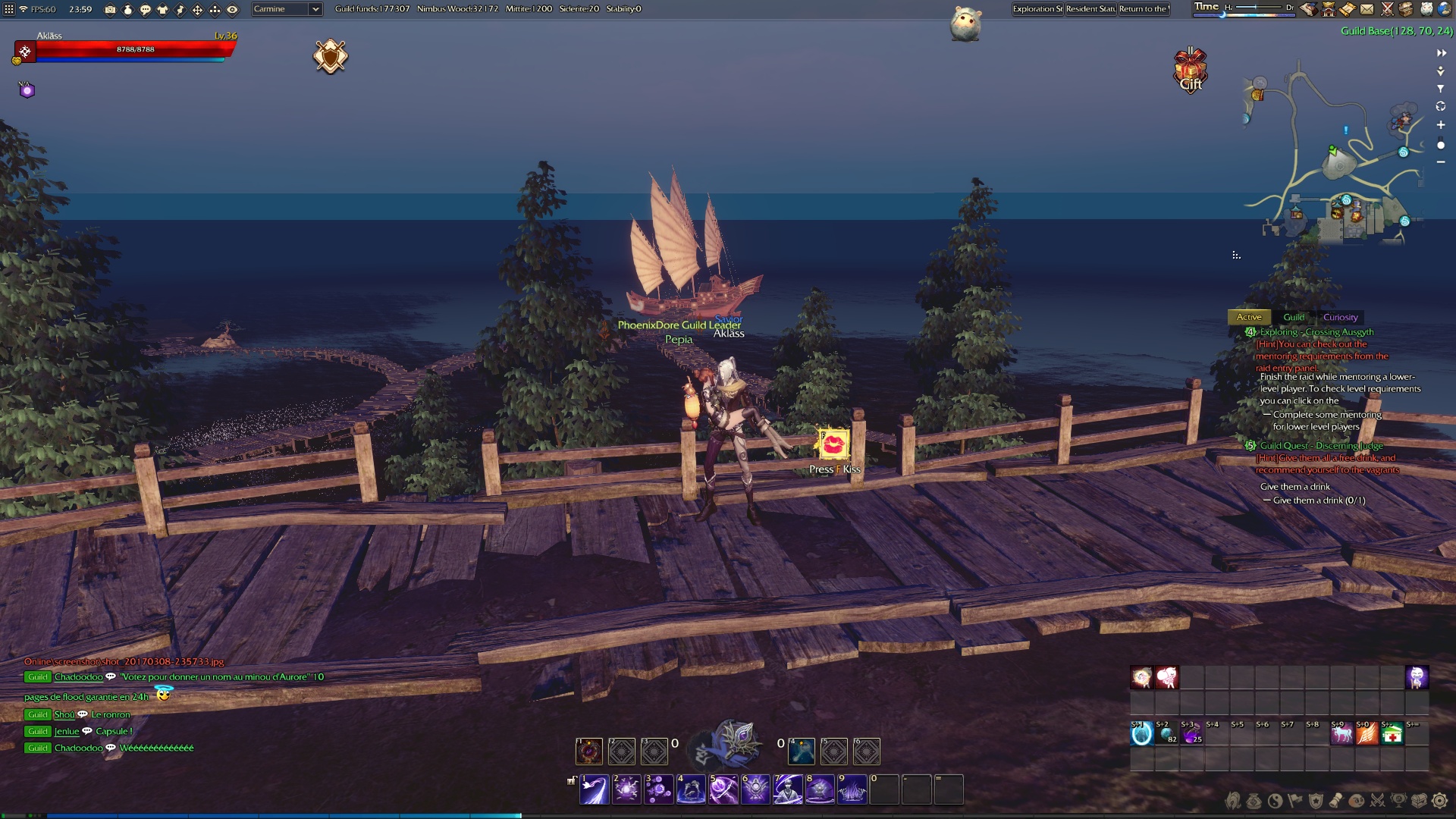Use the first aid kit item

coord(1392,734)
